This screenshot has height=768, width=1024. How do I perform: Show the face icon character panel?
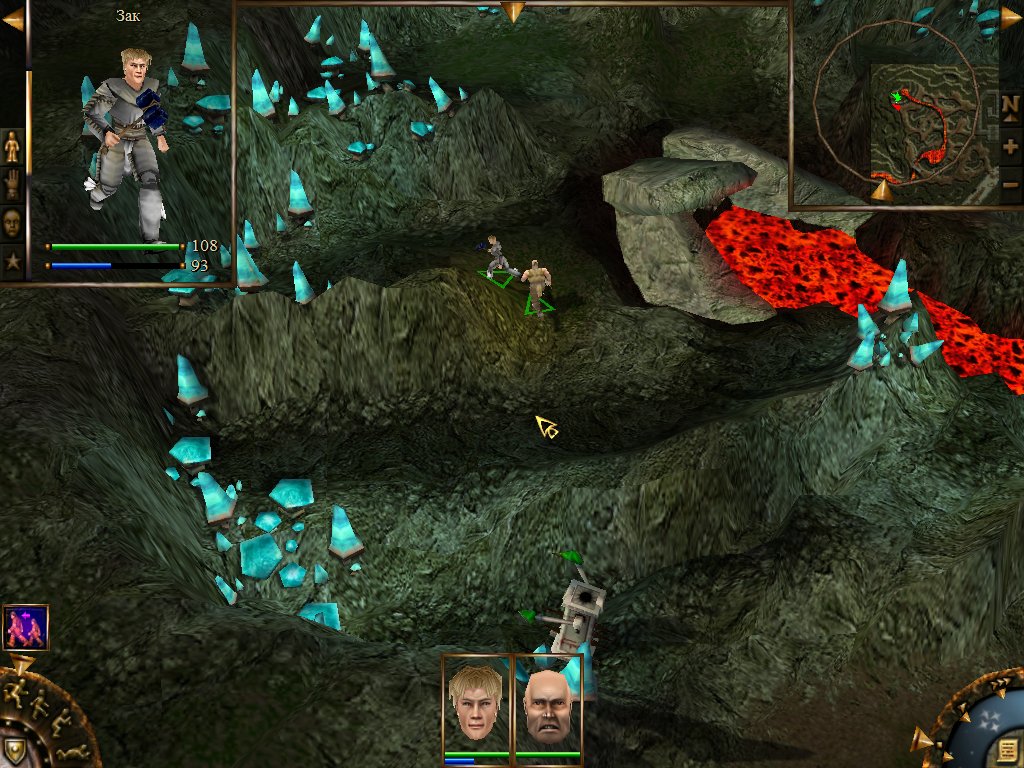click(13, 222)
